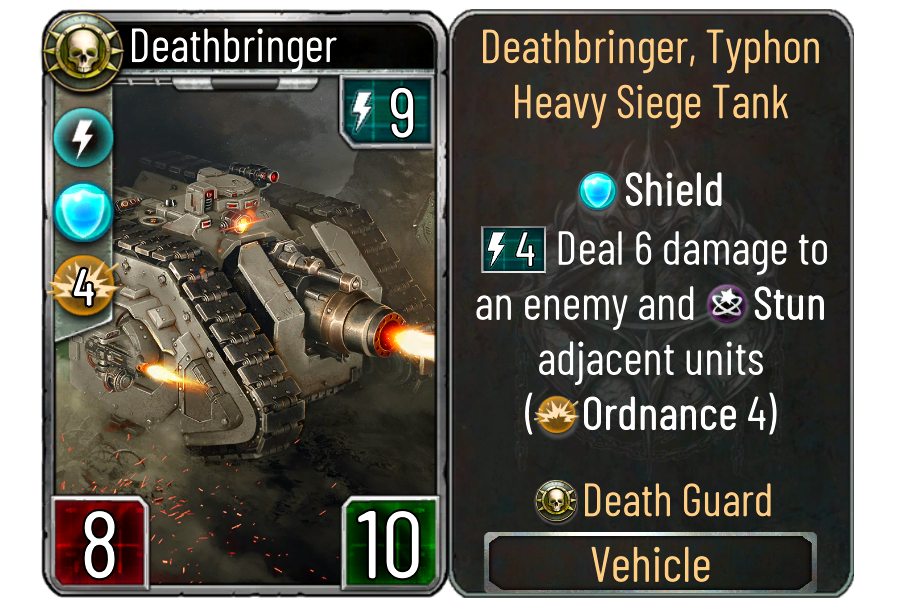Viewport: 900px width, 600px height.
Task: Click the Death Guard skull emblem on card
Action: (71, 45)
